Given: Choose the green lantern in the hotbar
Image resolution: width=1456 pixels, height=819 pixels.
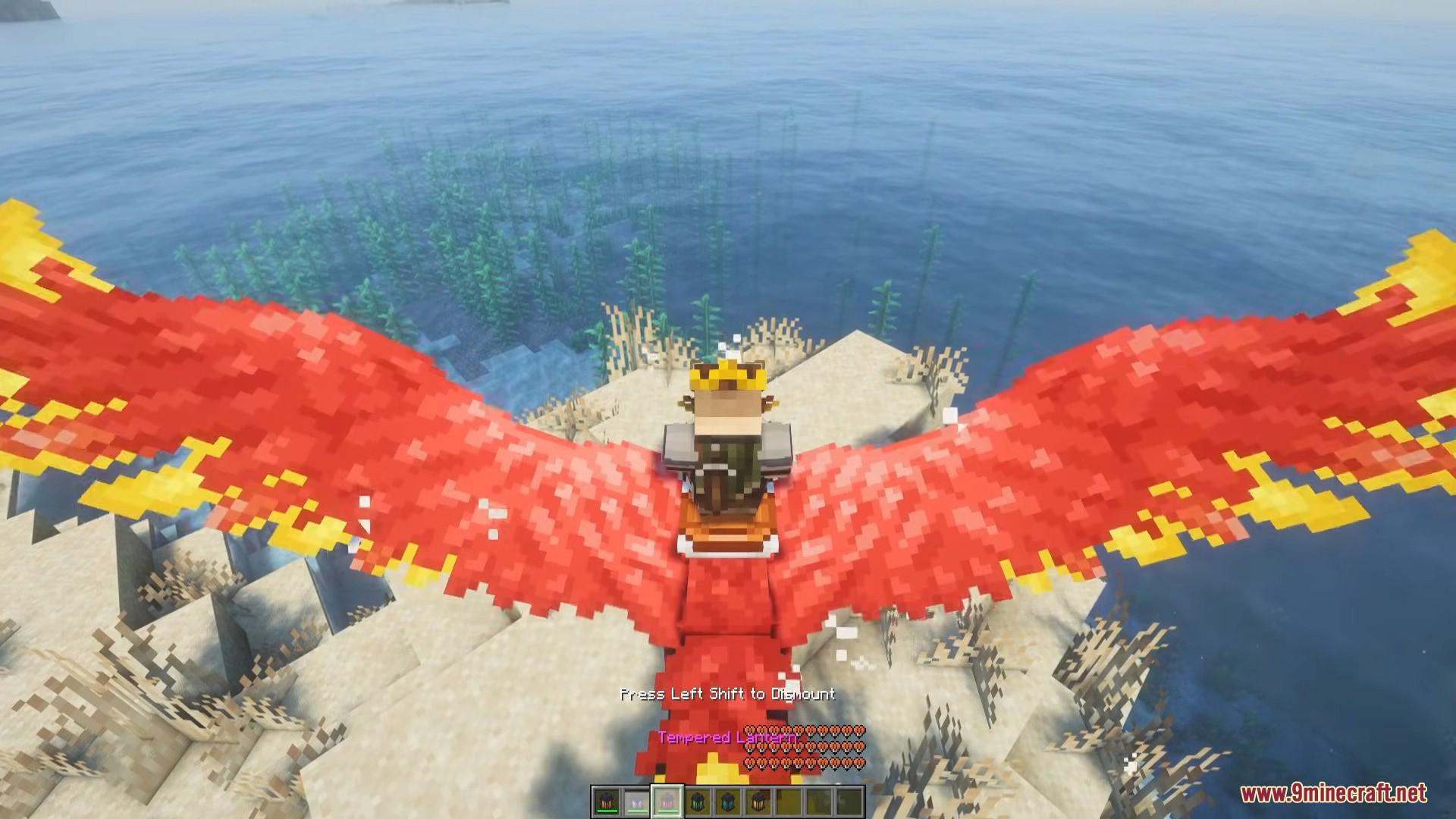Looking at the screenshot, I should (x=698, y=802).
